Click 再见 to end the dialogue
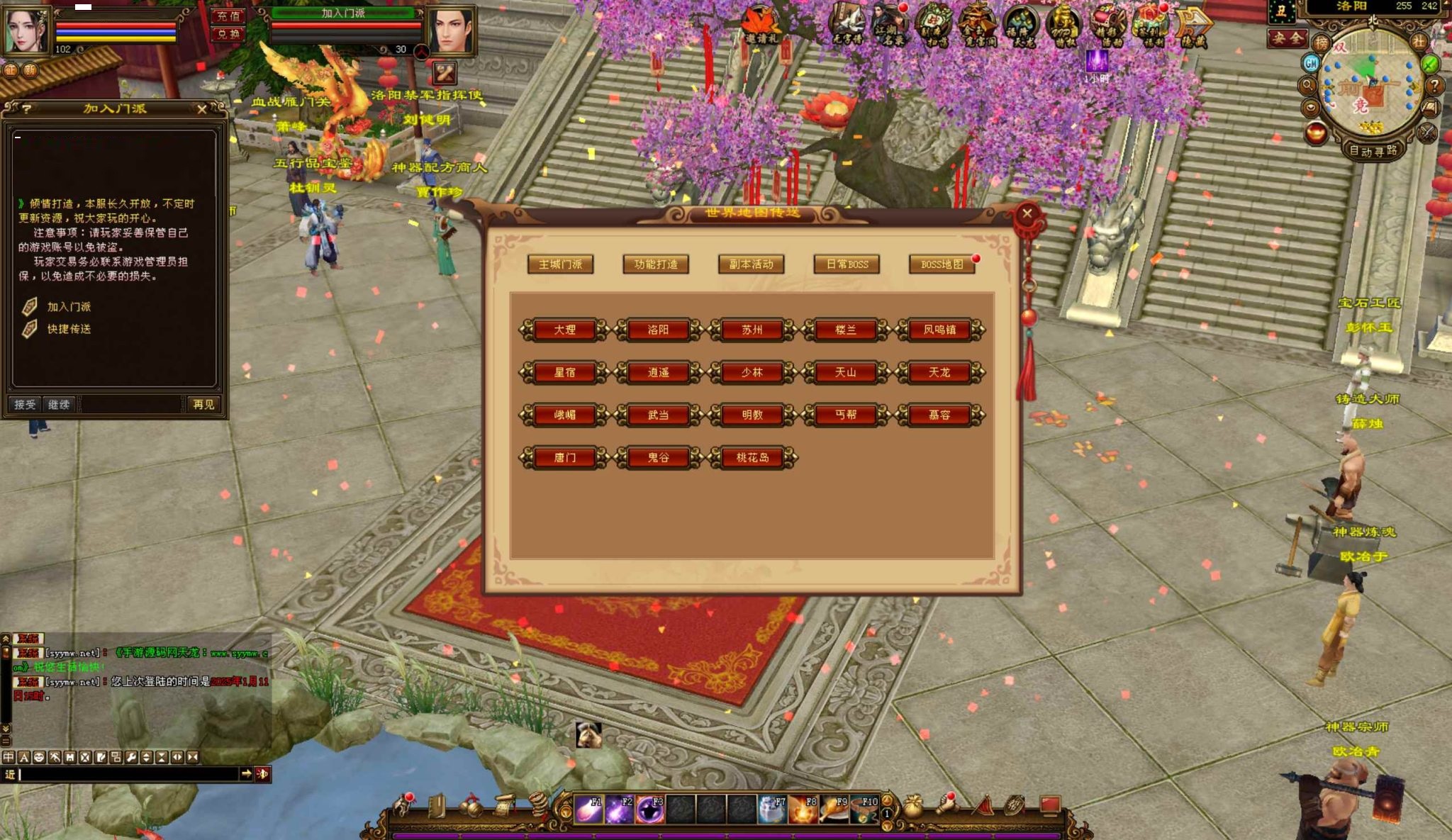The width and height of the screenshot is (1452, 840). click(x=203, y=404)
